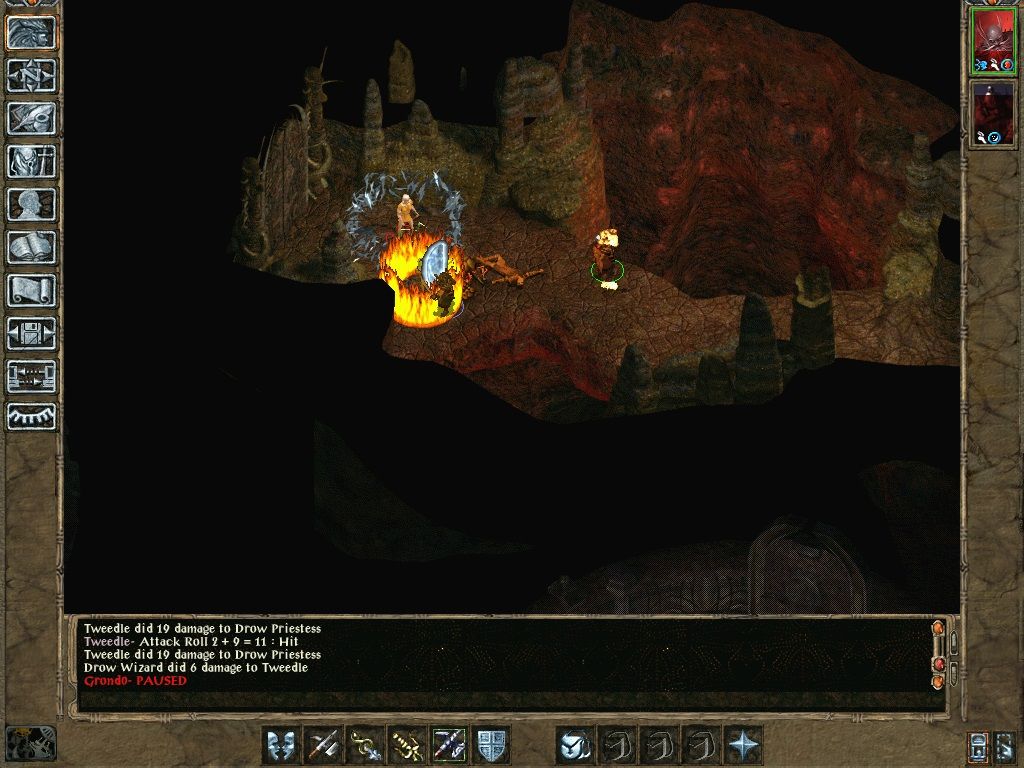Choose the sword and axe weapon slot
This screenshot has height=768, width=1024.
click(x=323, y=745)
